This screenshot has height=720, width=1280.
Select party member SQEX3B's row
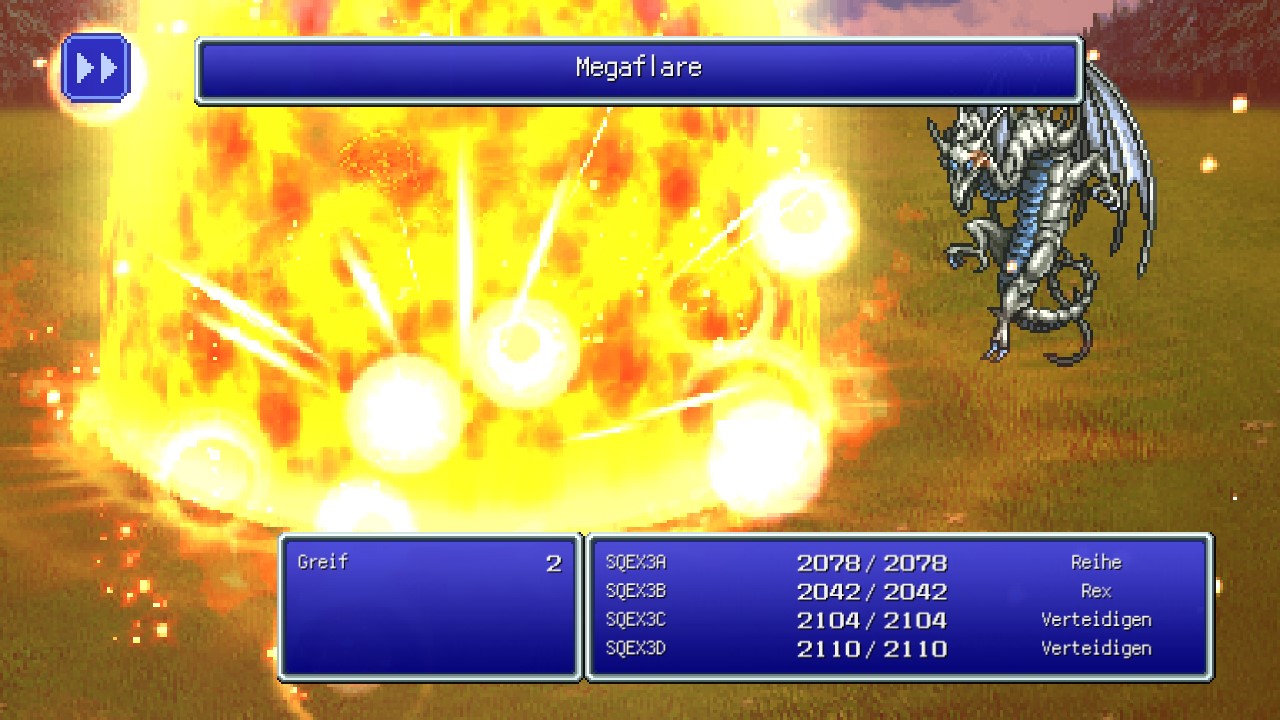pyautogui.click(x=636, y=591)
